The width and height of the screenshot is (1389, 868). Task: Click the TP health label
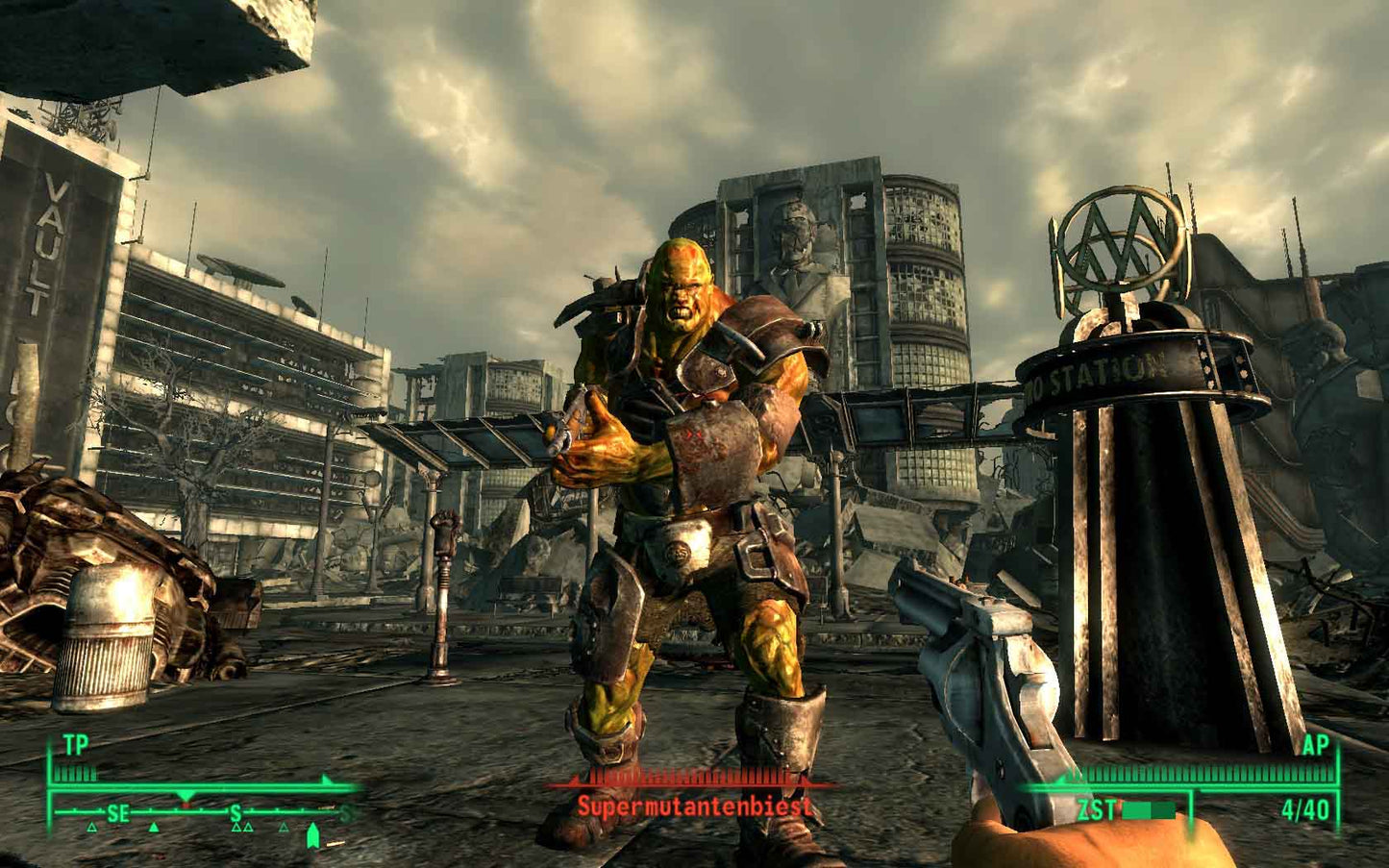click(x=77, y=741)
